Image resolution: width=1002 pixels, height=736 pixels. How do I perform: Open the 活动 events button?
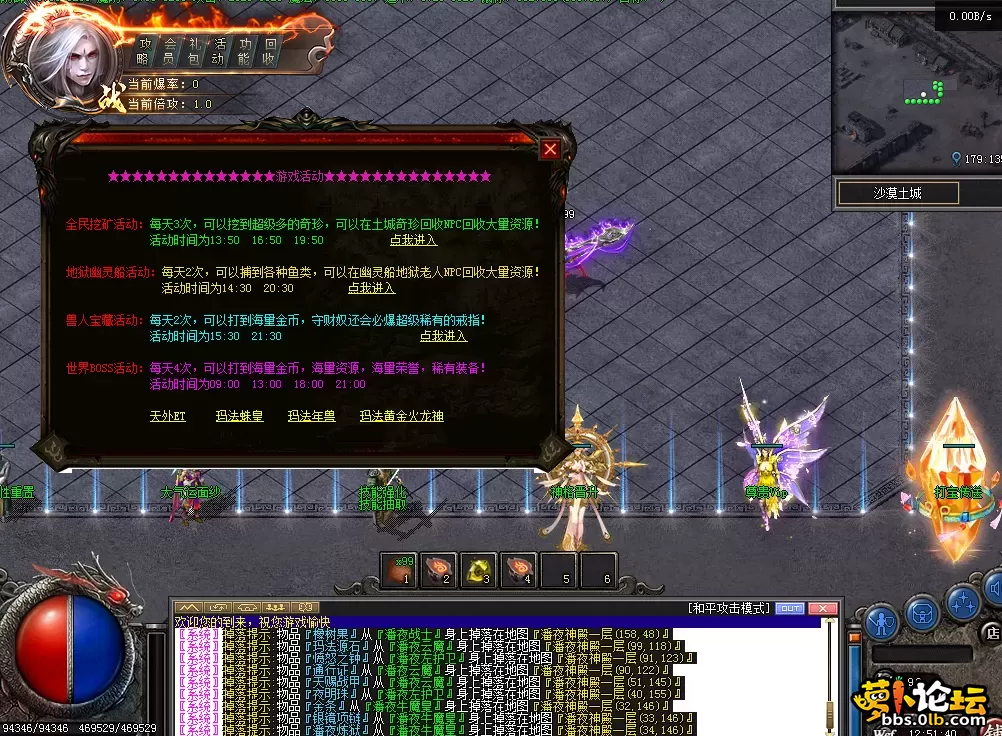(220, 51)
